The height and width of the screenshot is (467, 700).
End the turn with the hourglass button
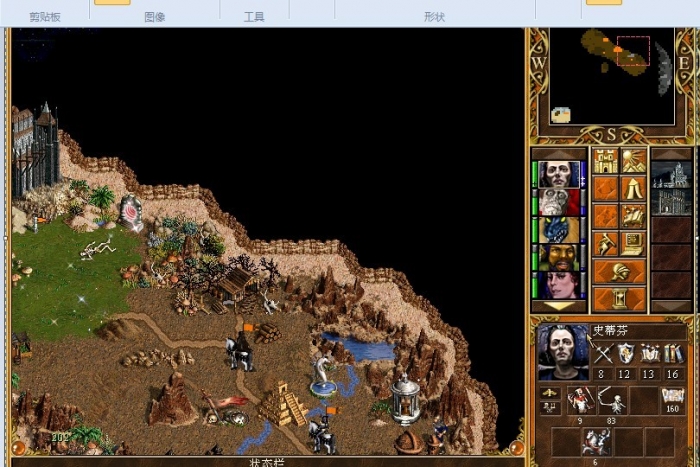click(619, 298)
